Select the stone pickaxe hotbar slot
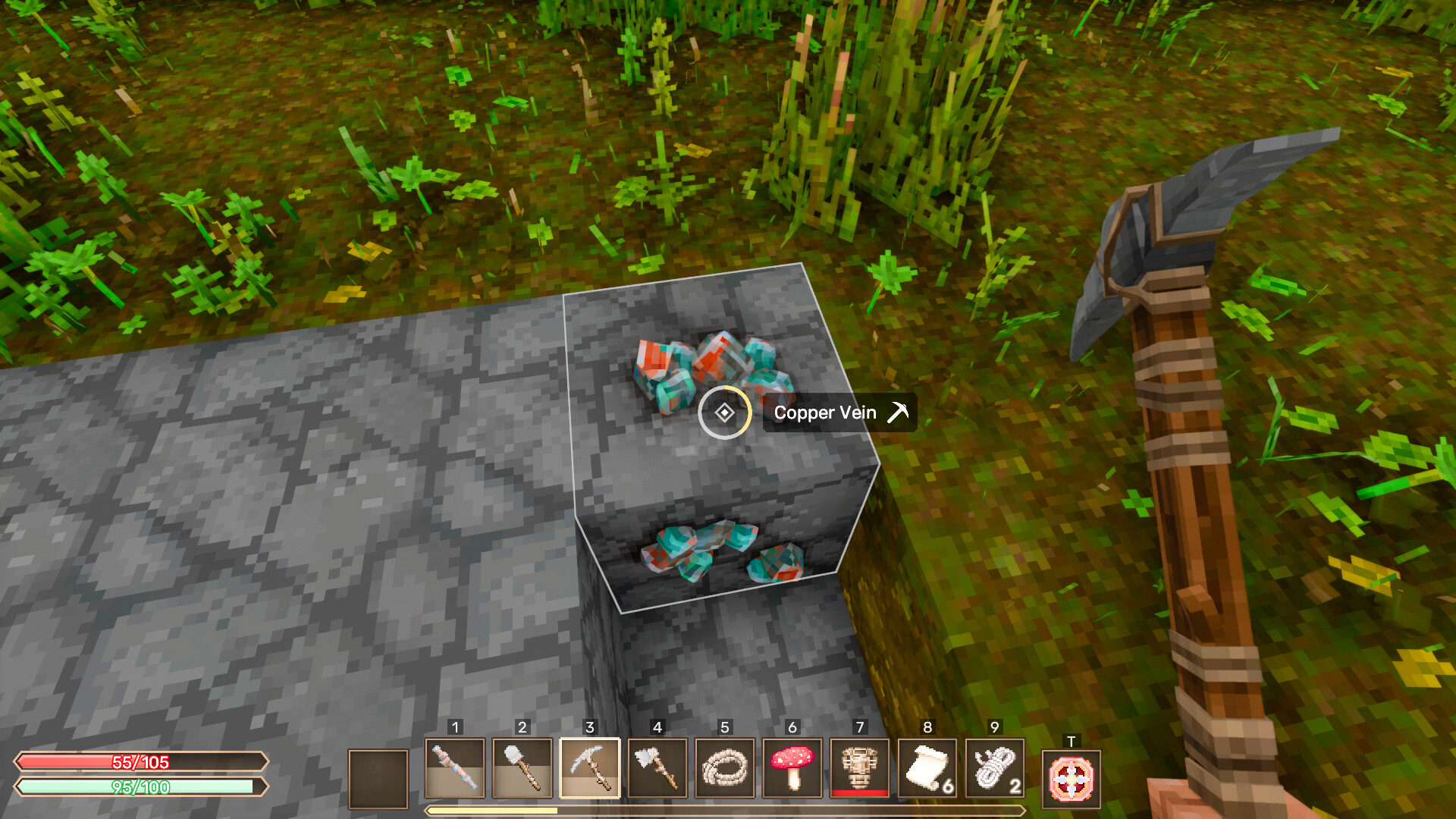This screenshot has height=819, width=1456. pos(590,768)
